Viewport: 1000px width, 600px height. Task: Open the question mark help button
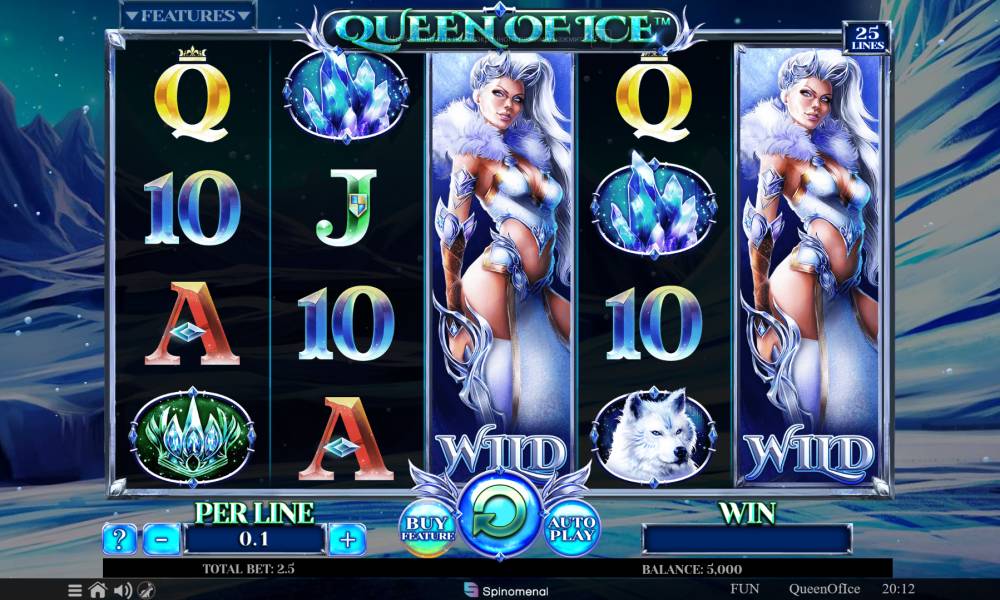(x=119, y=540)
